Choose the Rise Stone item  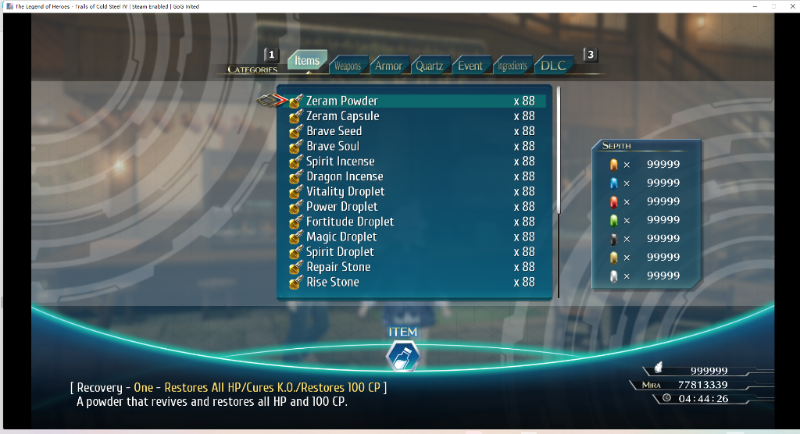333,282
